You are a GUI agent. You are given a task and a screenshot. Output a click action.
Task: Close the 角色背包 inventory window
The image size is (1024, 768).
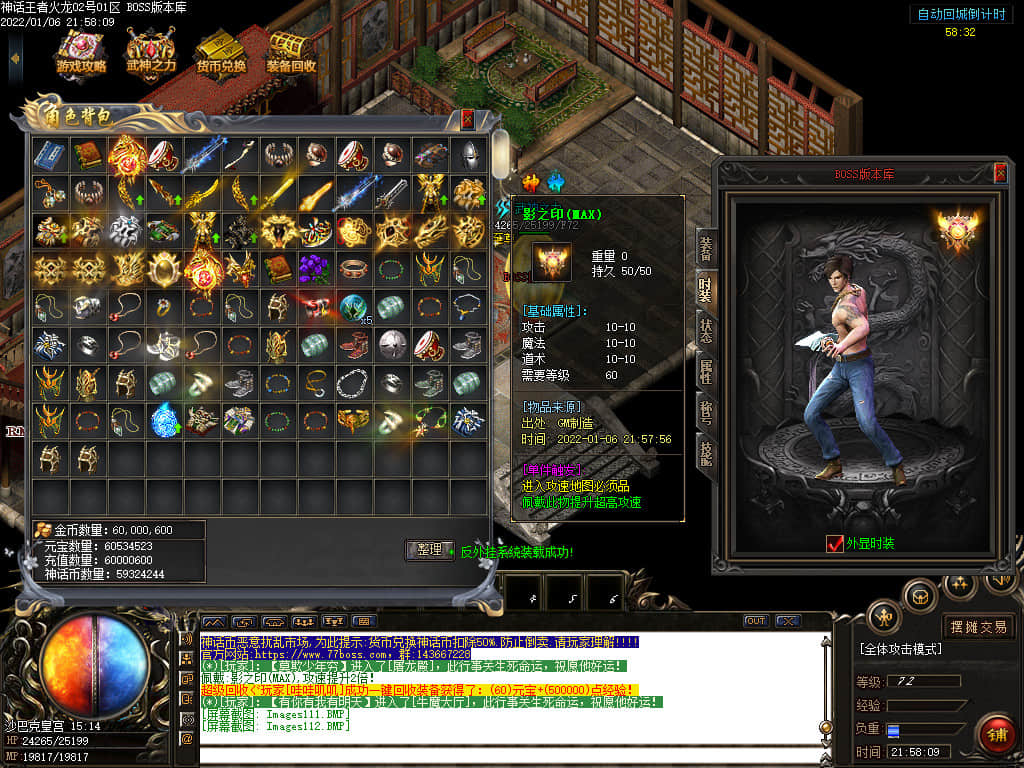(467, 119)
